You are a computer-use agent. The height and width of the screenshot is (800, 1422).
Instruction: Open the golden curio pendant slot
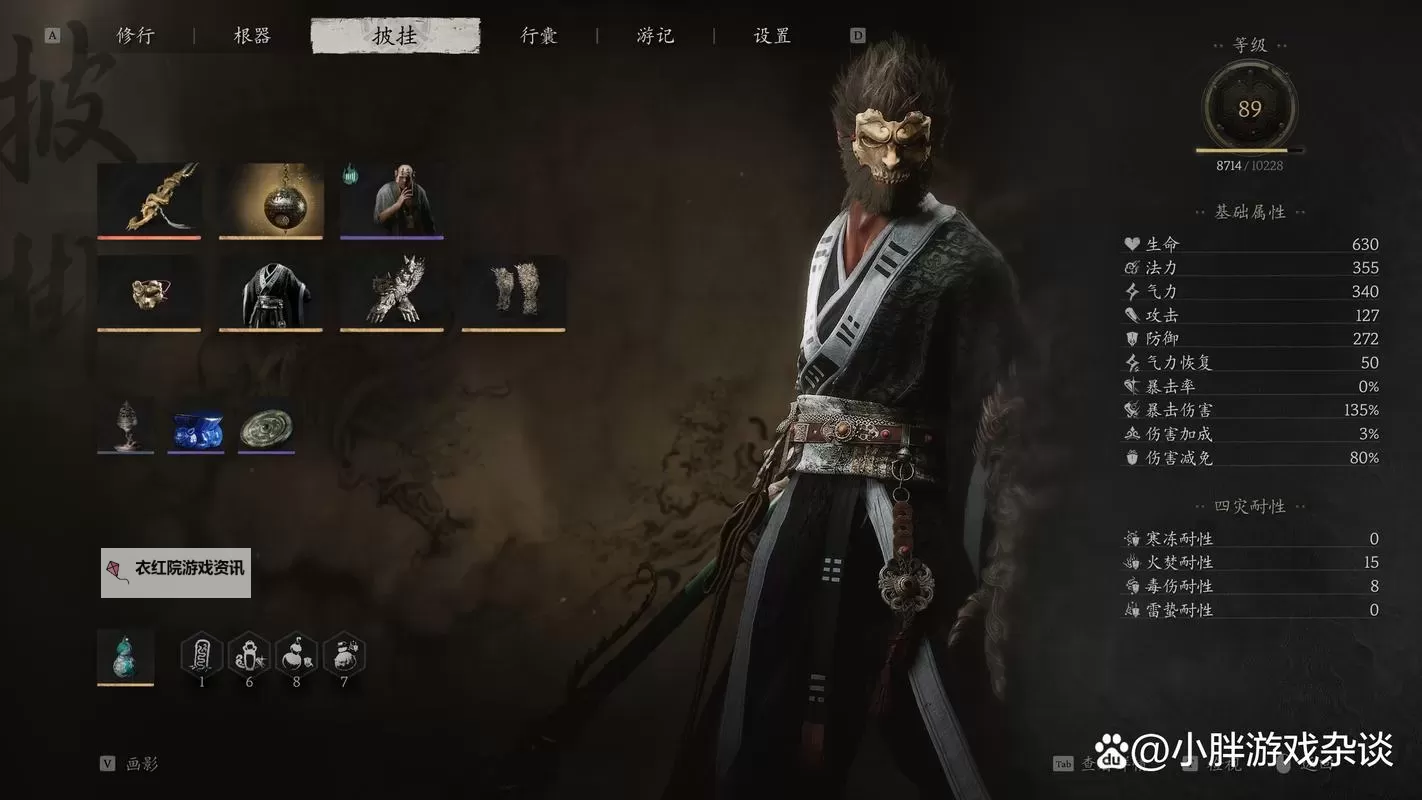269,200
